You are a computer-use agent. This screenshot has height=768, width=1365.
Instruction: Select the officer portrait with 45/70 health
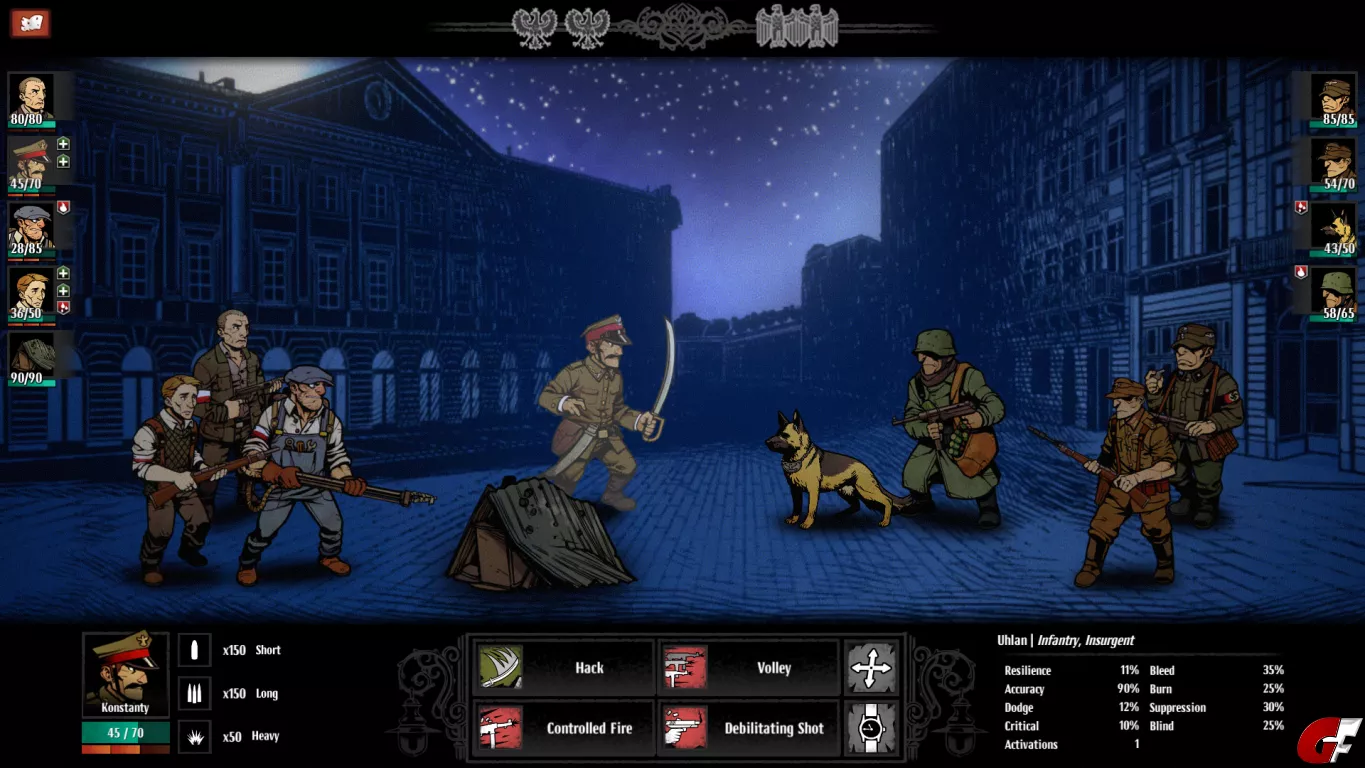click(x=30, y=160)
